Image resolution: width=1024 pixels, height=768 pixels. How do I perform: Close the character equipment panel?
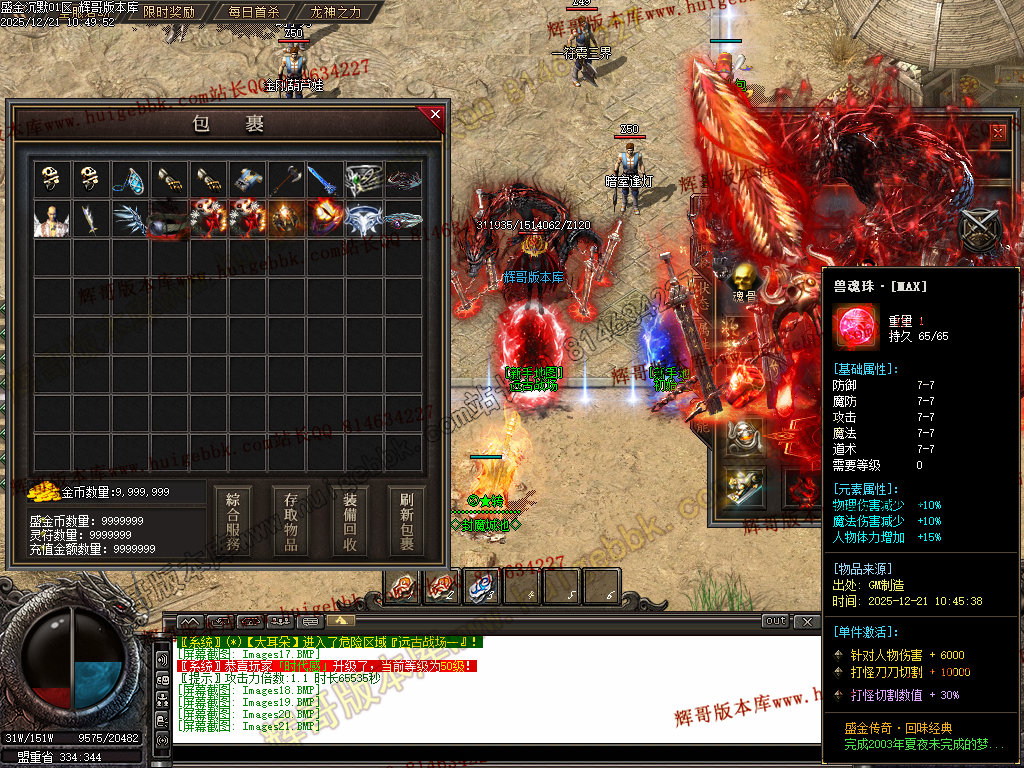click(x=998, y=131)
